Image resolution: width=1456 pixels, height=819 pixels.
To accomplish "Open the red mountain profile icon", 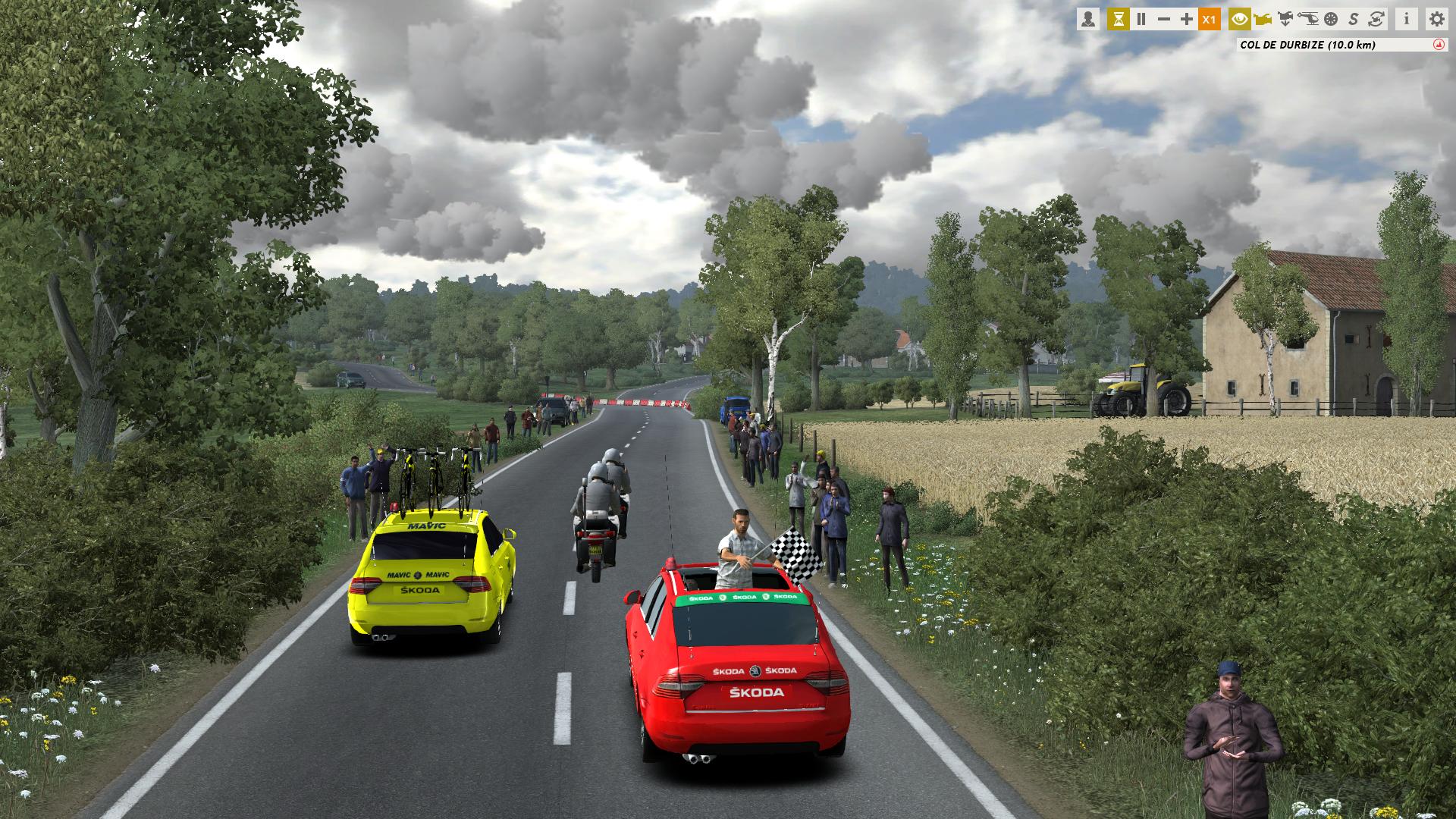I will click(1439, 45).
